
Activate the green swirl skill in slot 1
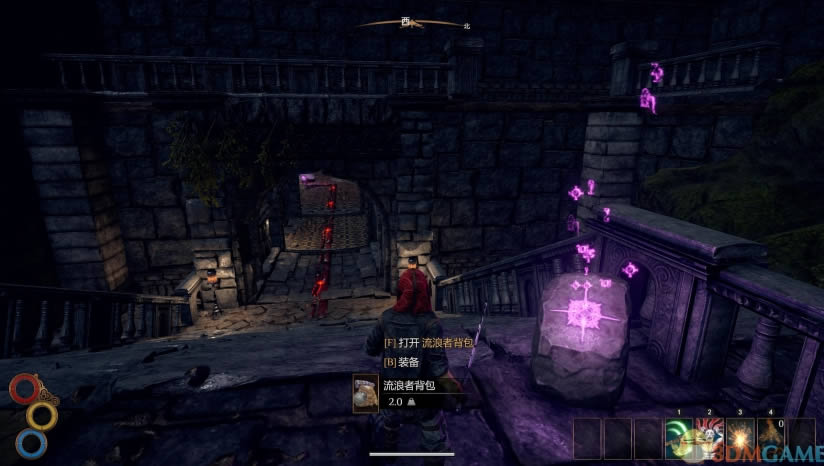tap(680, 435)
